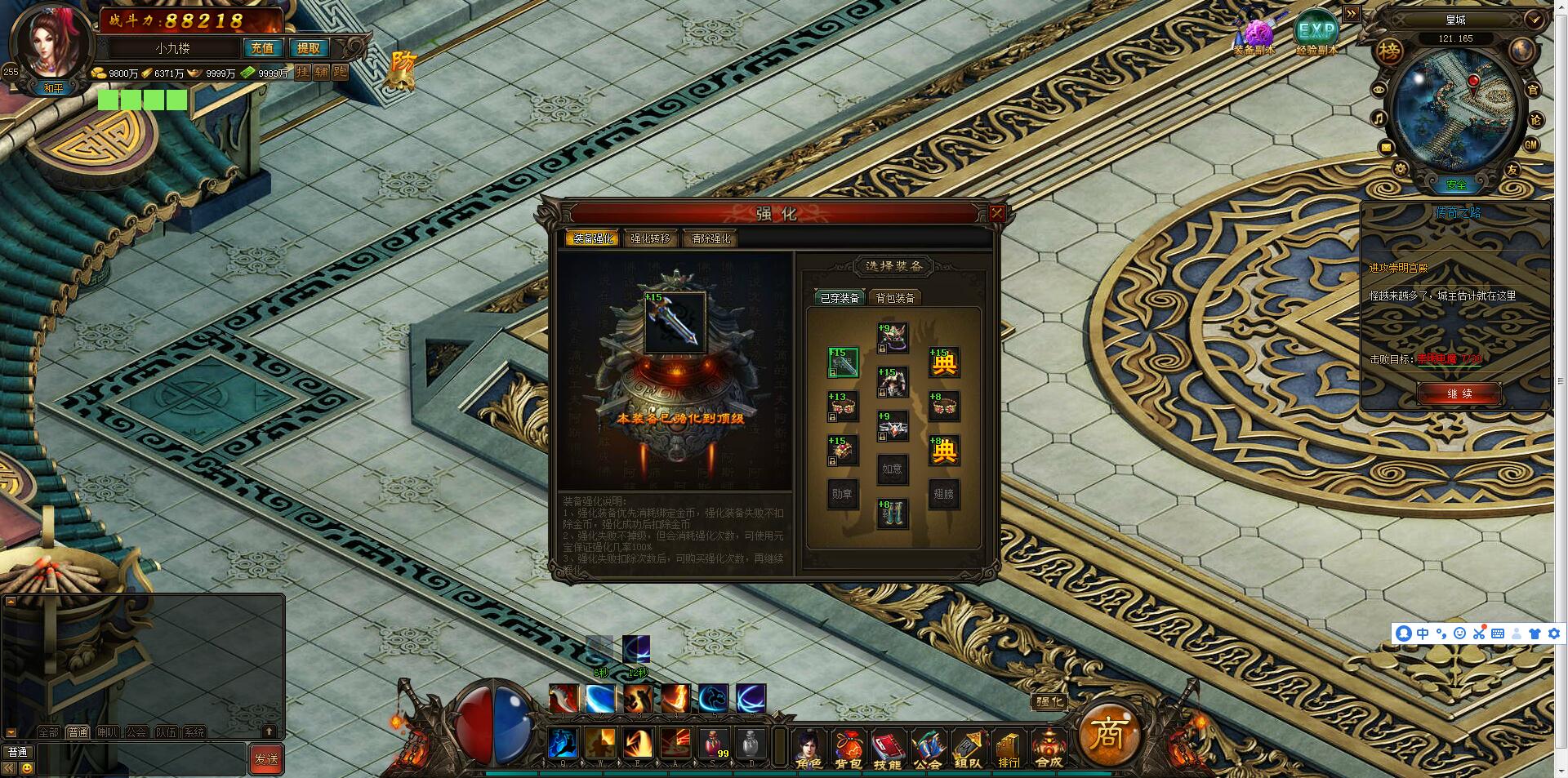The image size is (1568, 778).
Task: Open the gear settings icon near minimap
Action: (x=1401, y=168)
